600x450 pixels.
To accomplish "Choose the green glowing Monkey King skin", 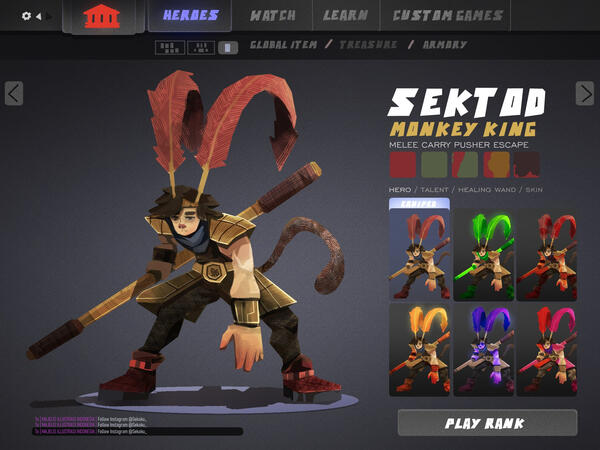I will pyautogui.click(x=483, y=254).
